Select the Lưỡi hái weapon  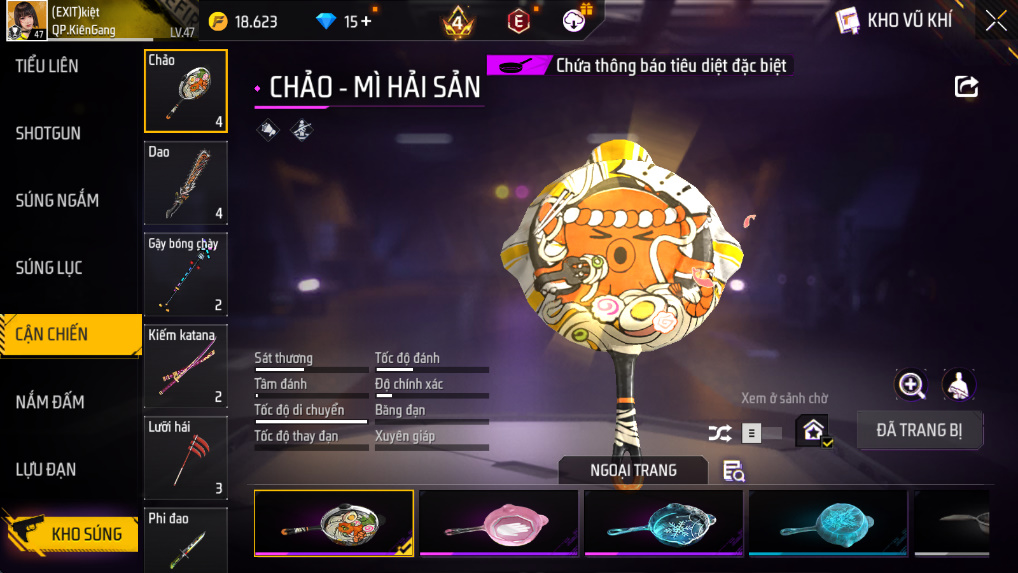pyautogui.click(x=186, y=458)
